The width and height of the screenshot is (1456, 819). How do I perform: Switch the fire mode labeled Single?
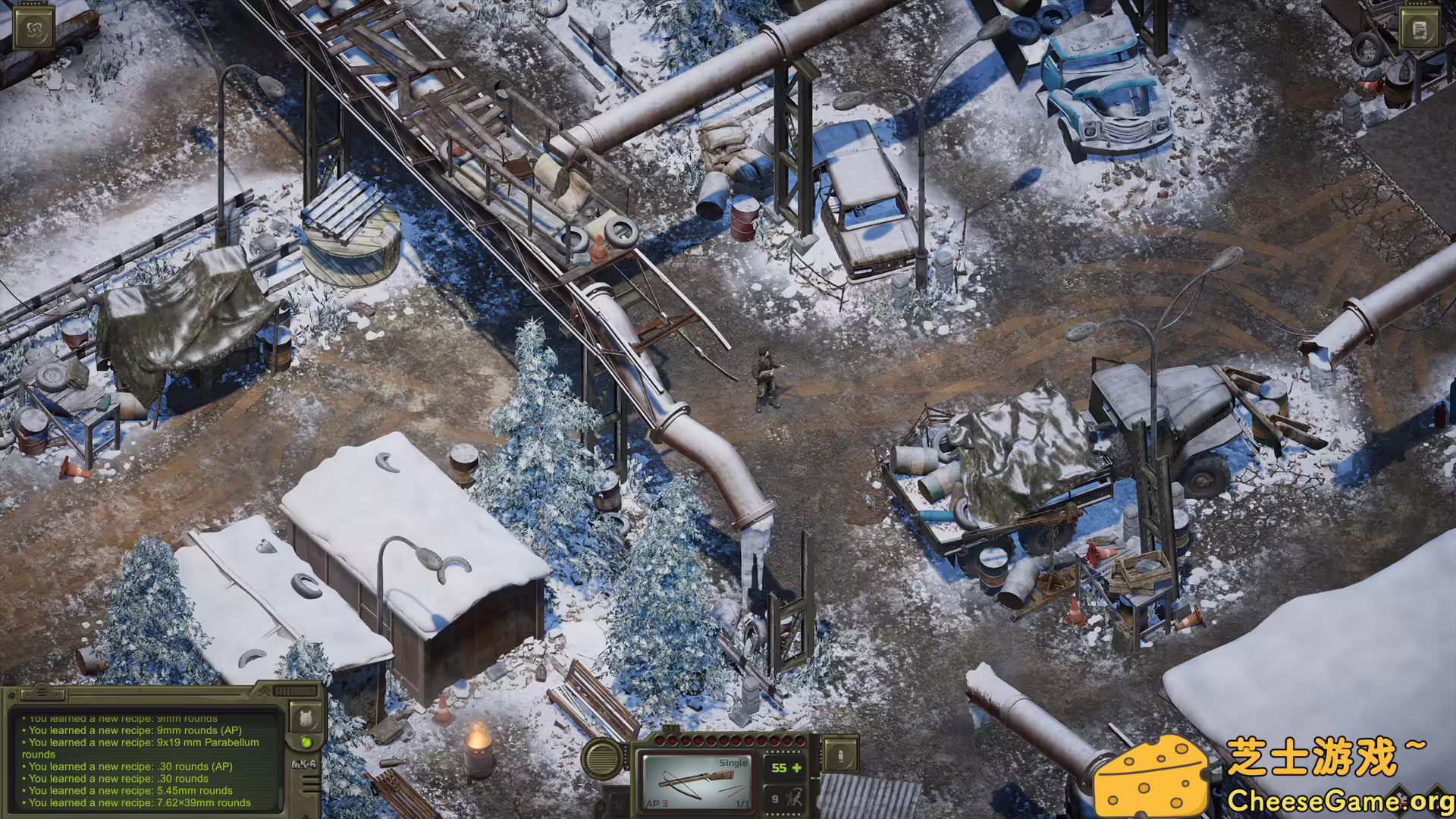[x=733, y=763]
